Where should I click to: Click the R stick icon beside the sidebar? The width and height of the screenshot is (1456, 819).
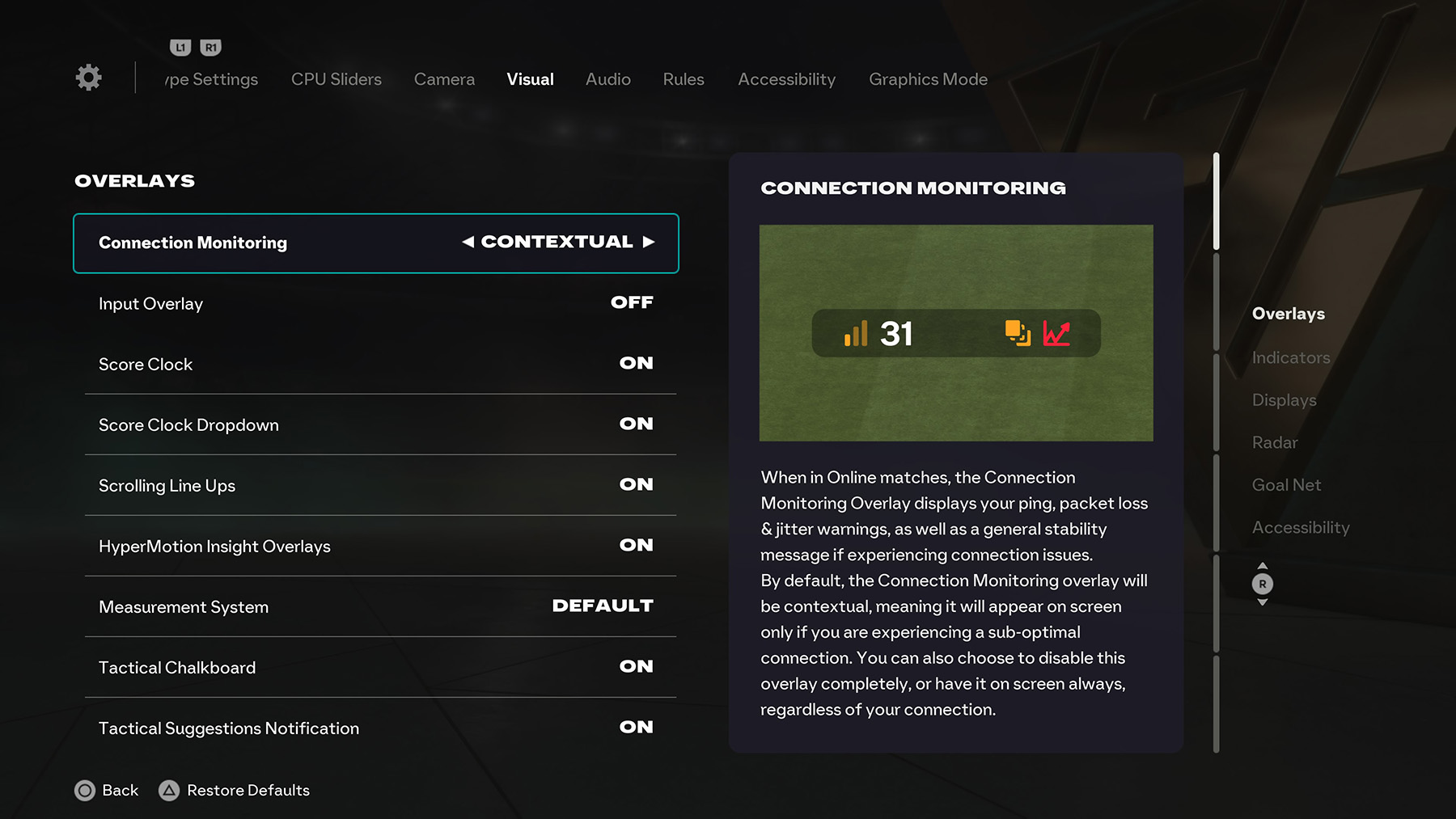pos(1263,583)
